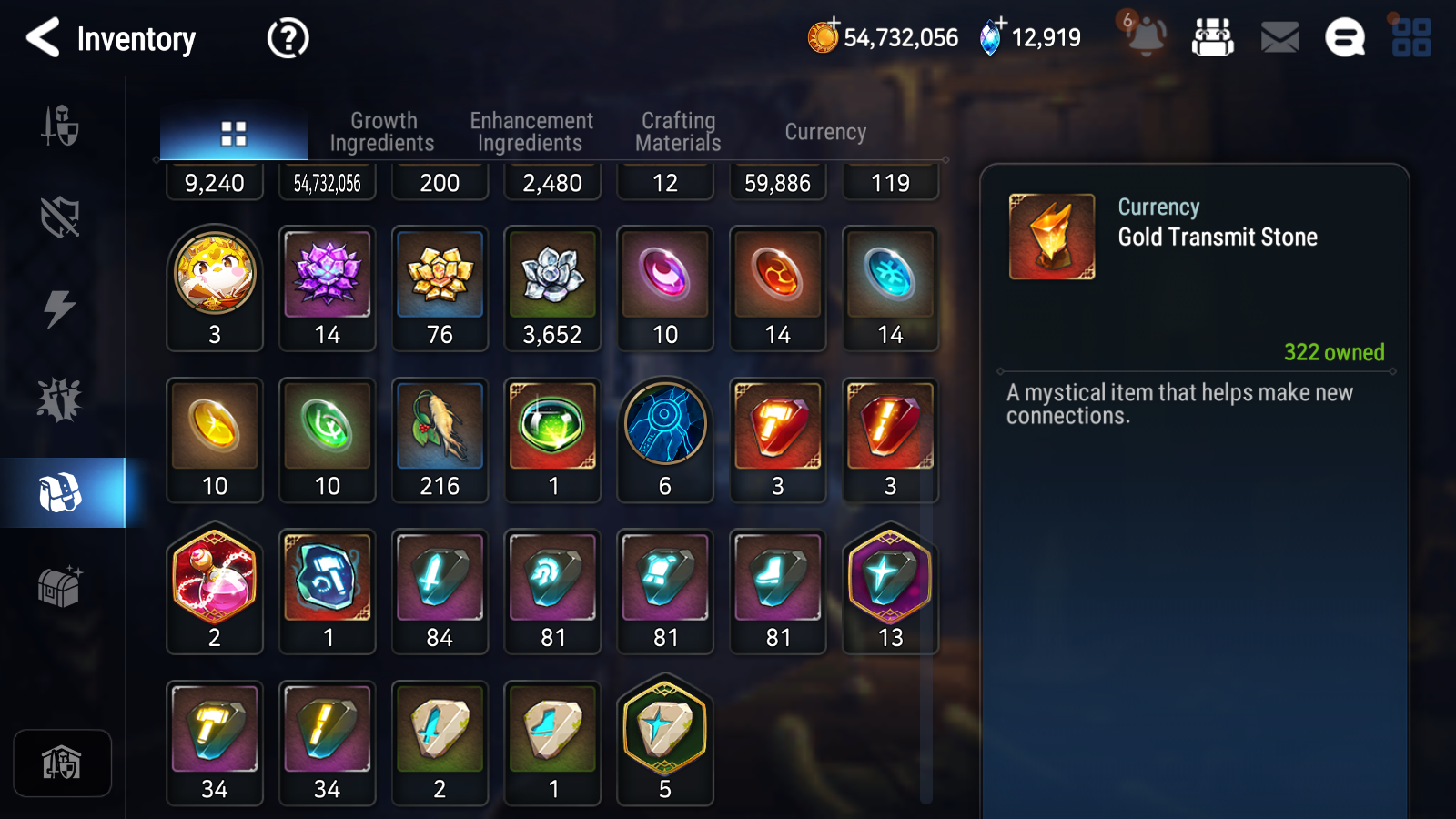1456x819 pixels.
Task: Switch to the Enhancement Ingredients tab
Action: [531, 131]
